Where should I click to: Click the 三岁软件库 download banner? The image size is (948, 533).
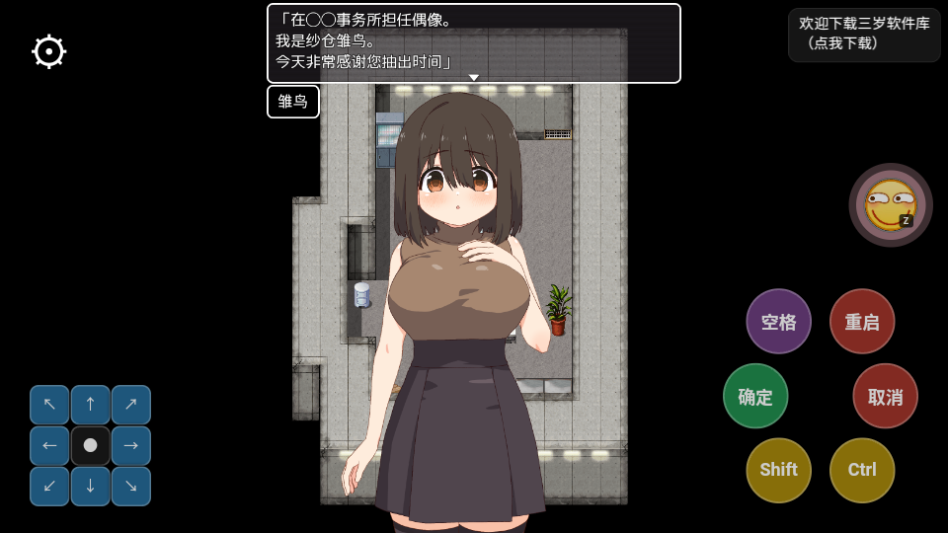point(864,34)
